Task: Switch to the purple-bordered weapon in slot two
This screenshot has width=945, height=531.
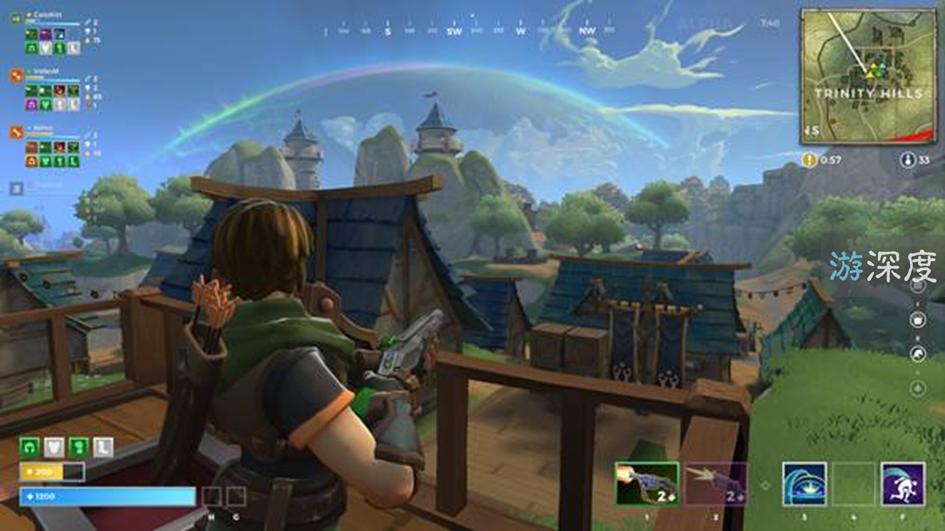Action: click(x=715, y=484)
